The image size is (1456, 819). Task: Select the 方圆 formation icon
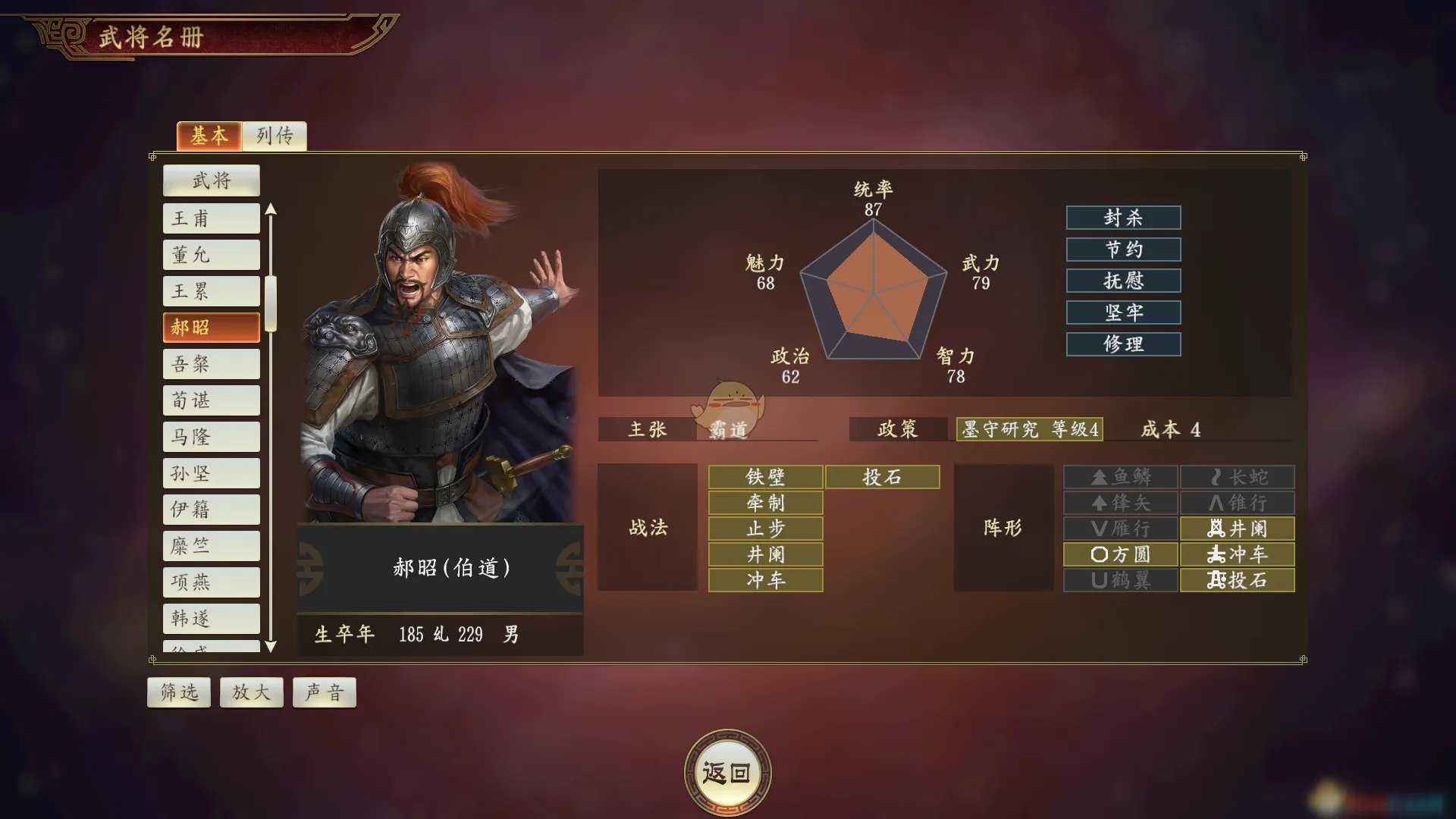coord(1120,555)
